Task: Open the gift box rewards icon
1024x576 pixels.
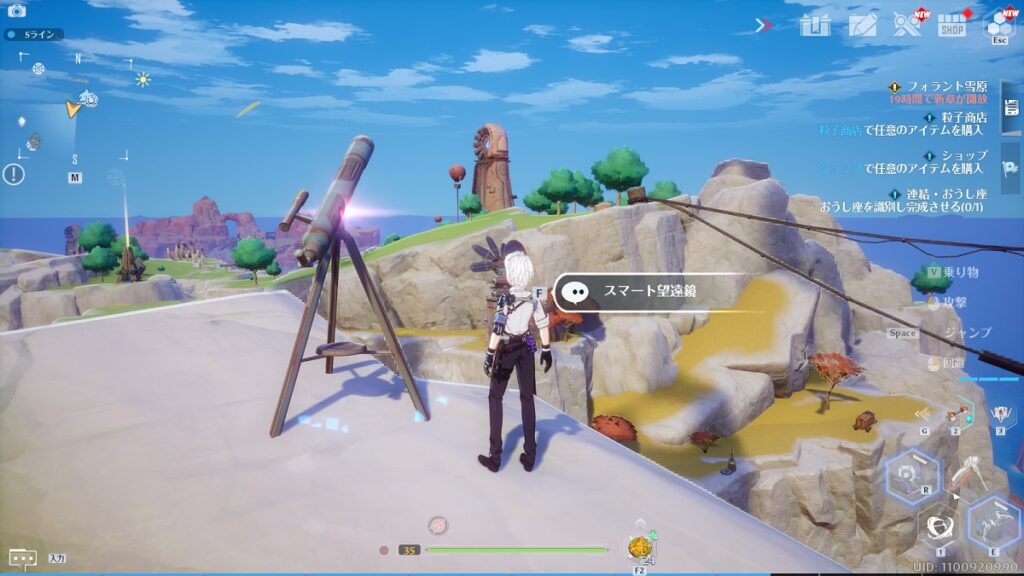Action: click(815, 25)
